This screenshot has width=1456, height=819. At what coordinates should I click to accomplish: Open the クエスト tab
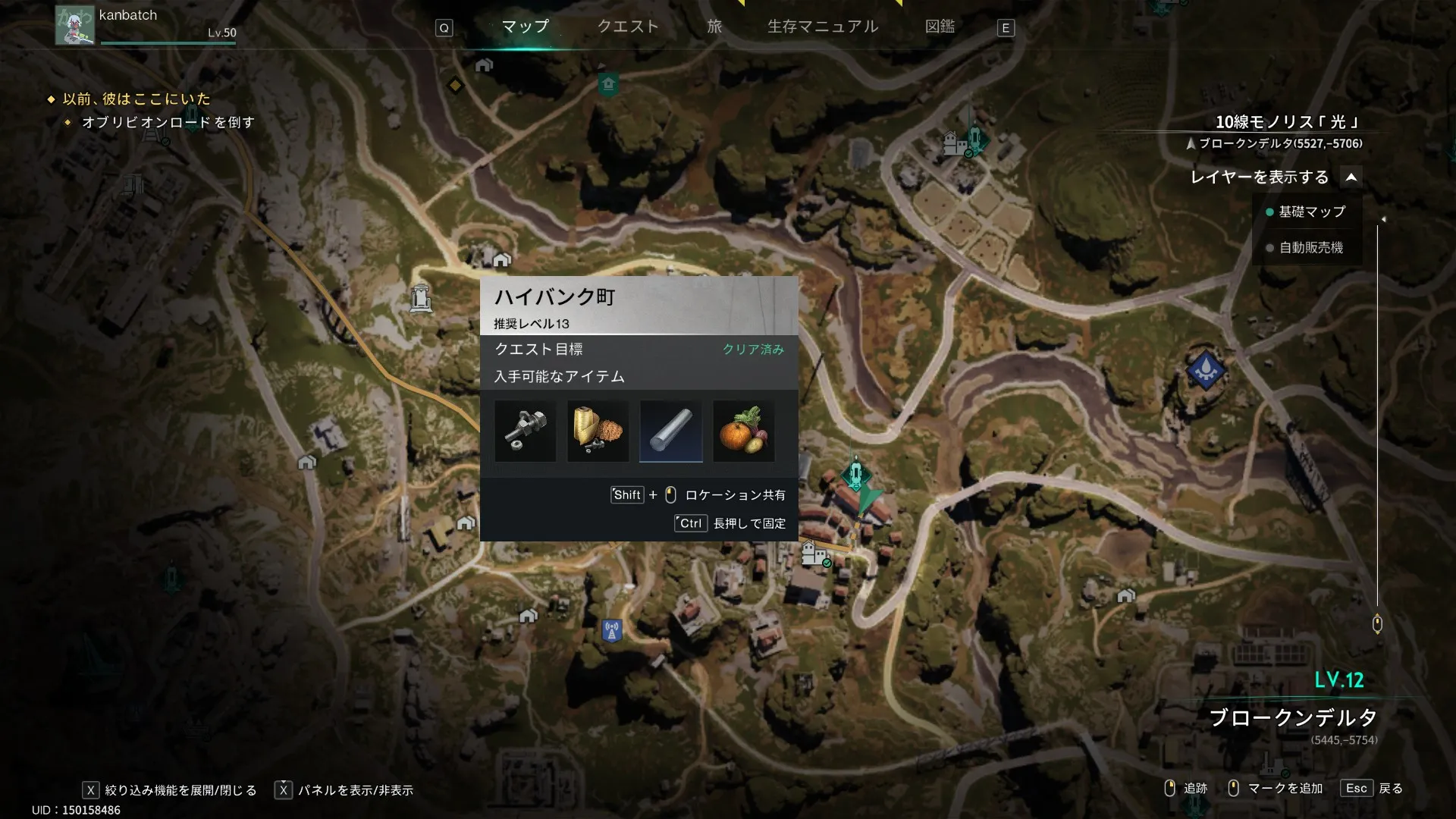(x=628, y=27)
